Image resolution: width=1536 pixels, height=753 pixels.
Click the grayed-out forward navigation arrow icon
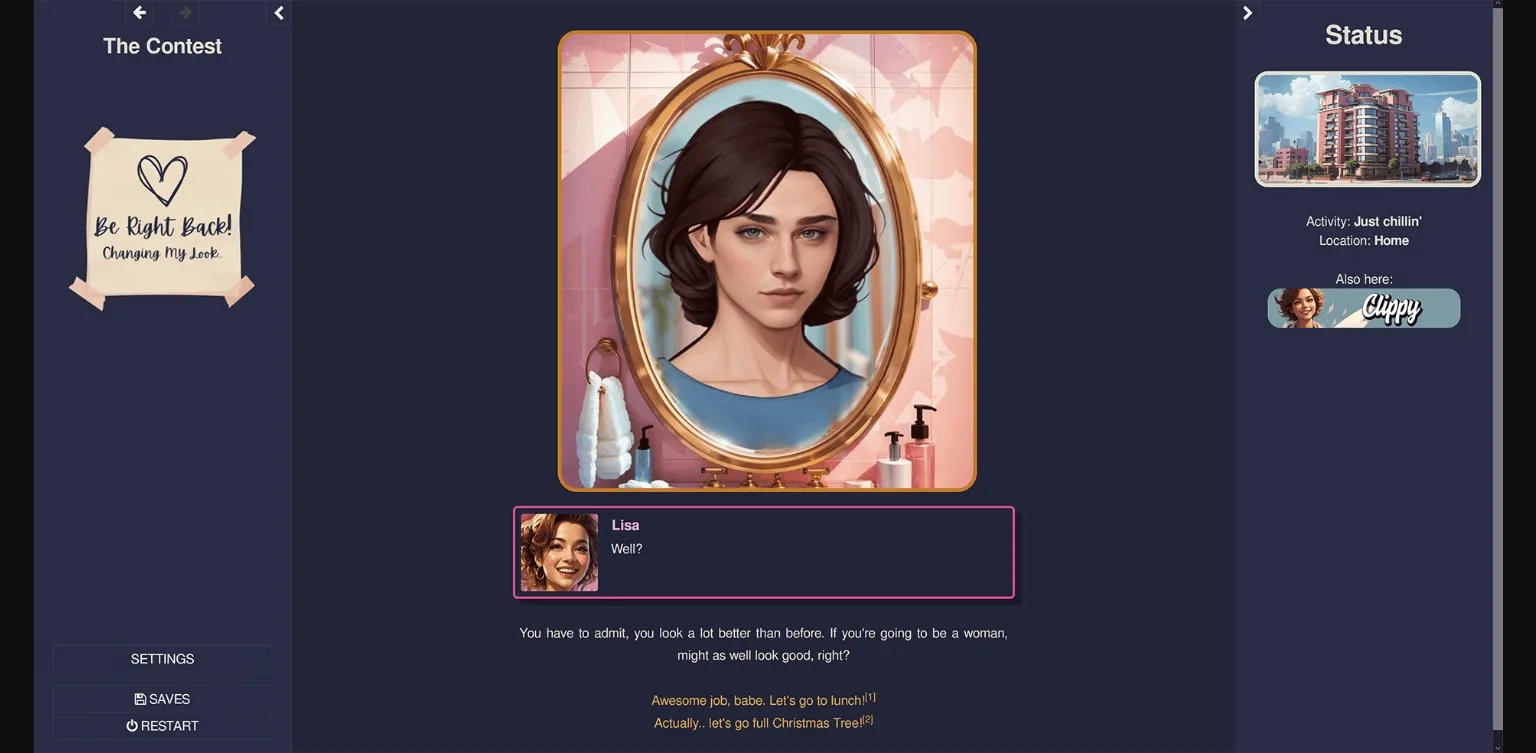[x=183, y=13]
